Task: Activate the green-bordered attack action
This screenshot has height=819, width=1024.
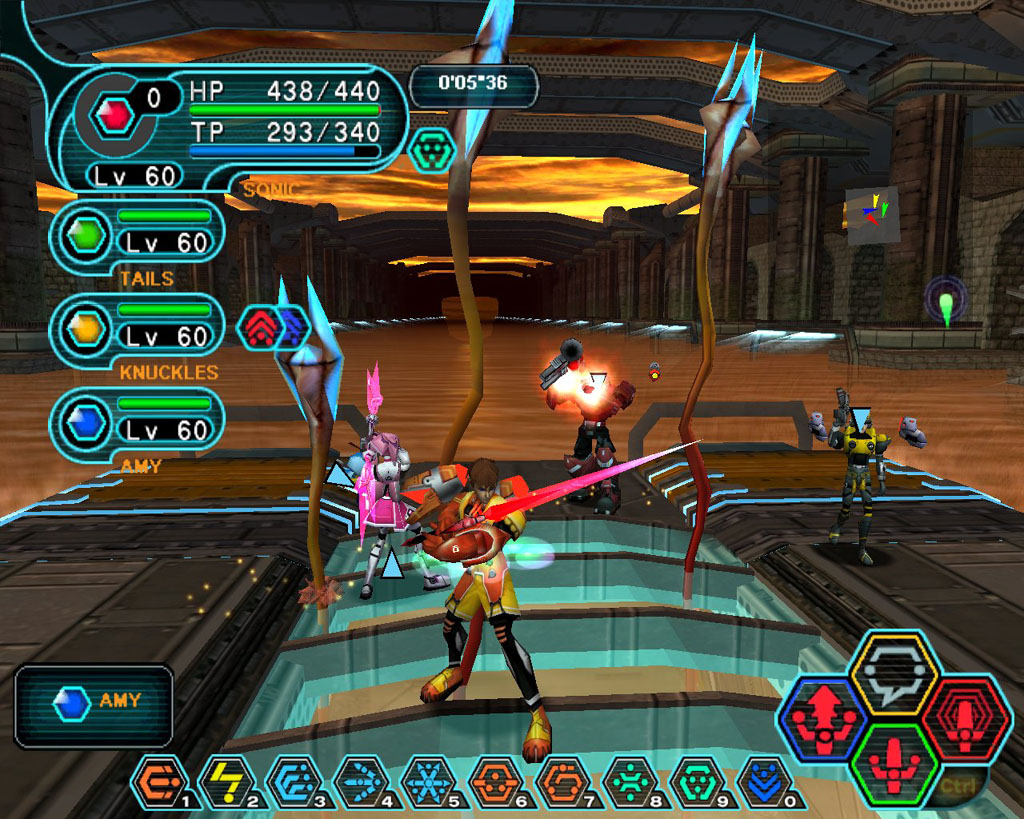Action: click(894, 763)
